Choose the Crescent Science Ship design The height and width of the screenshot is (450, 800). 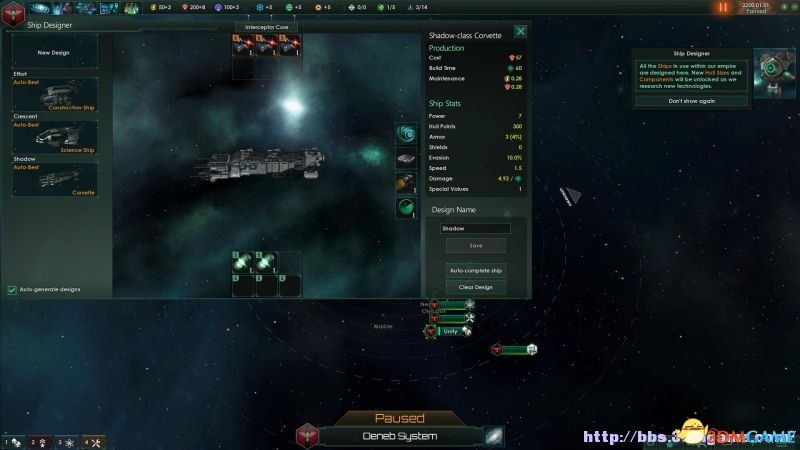[55, 138]
